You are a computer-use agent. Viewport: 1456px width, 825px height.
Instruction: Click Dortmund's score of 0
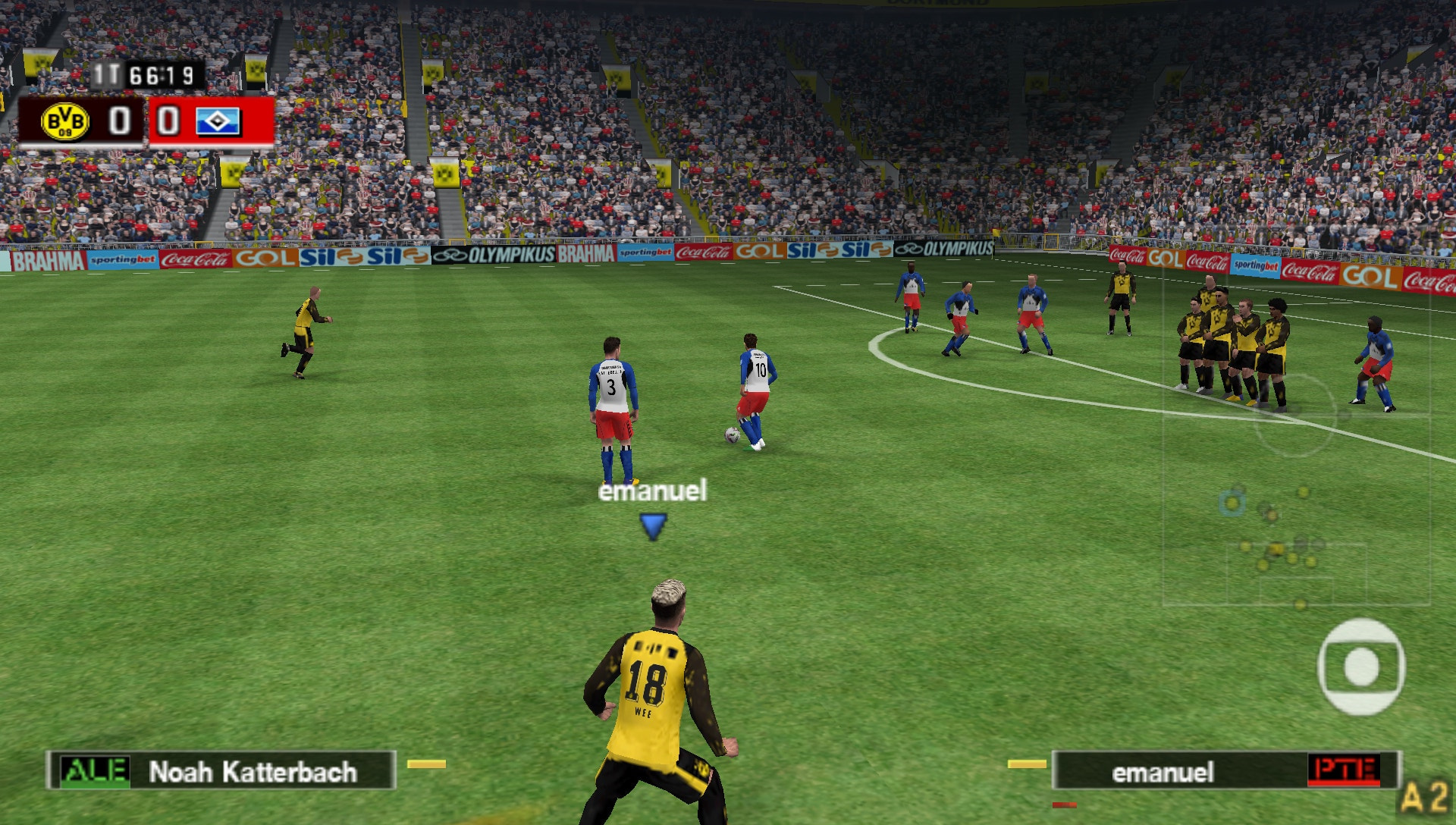click(118, 121)
